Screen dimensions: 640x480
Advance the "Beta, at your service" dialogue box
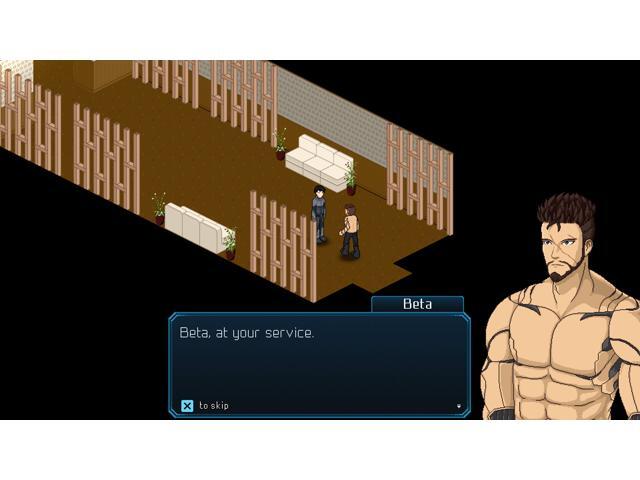[319, 361]
